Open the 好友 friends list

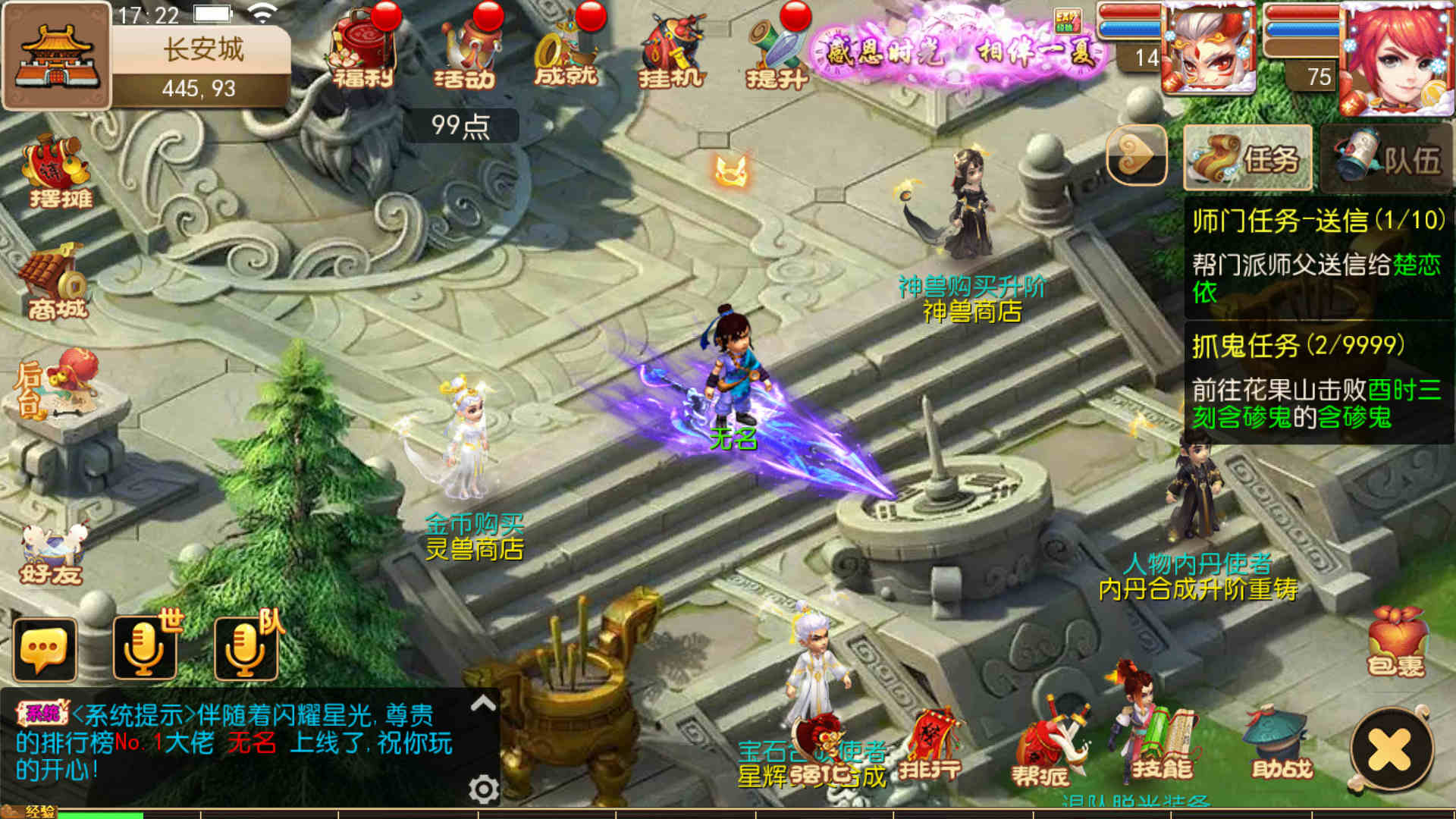point(52,554)
